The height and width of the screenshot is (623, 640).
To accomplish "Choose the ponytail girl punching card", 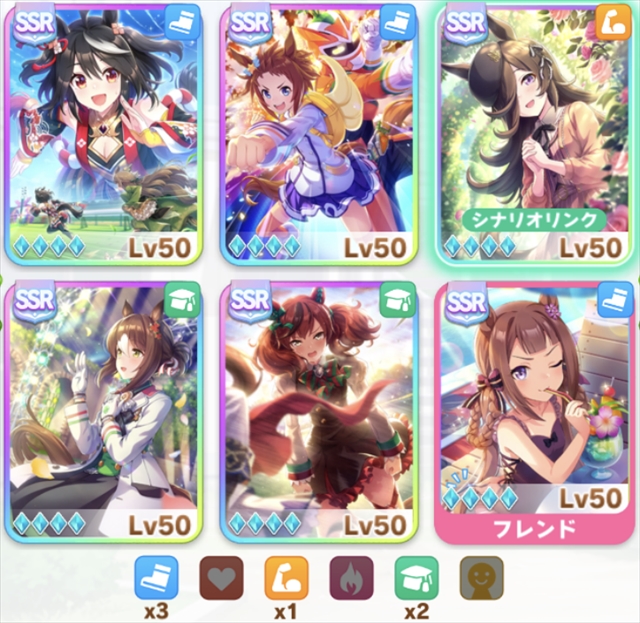I will tap(318, 130).
